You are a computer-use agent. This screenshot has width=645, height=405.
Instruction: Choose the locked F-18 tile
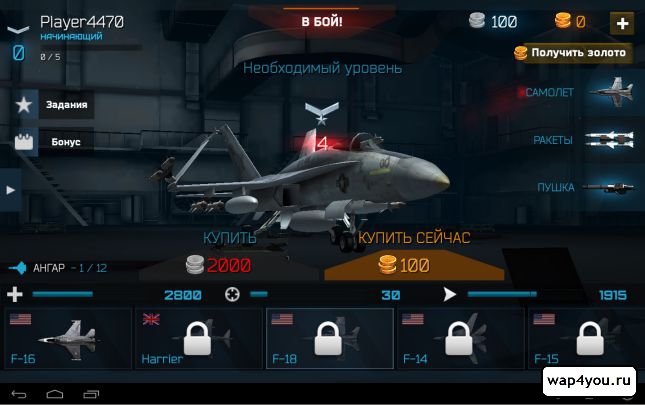[329, 339]
